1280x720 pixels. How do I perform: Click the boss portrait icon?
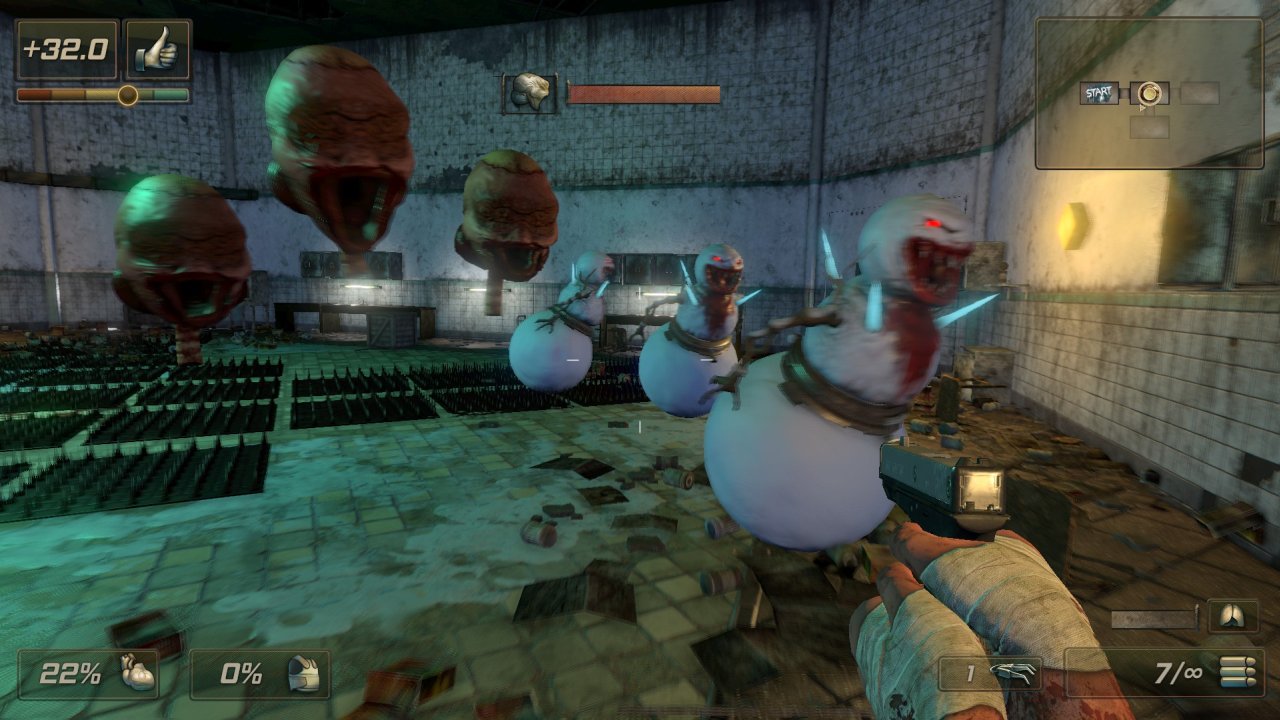529,93
